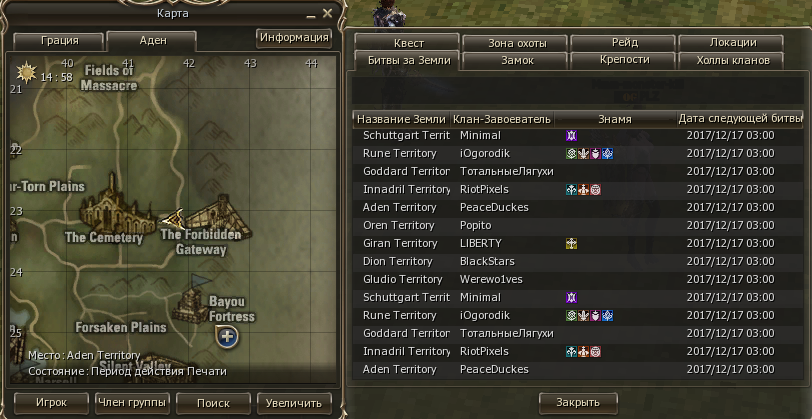Click the Bayou Fortress map marker
The image size is (812, 419).
193,301
